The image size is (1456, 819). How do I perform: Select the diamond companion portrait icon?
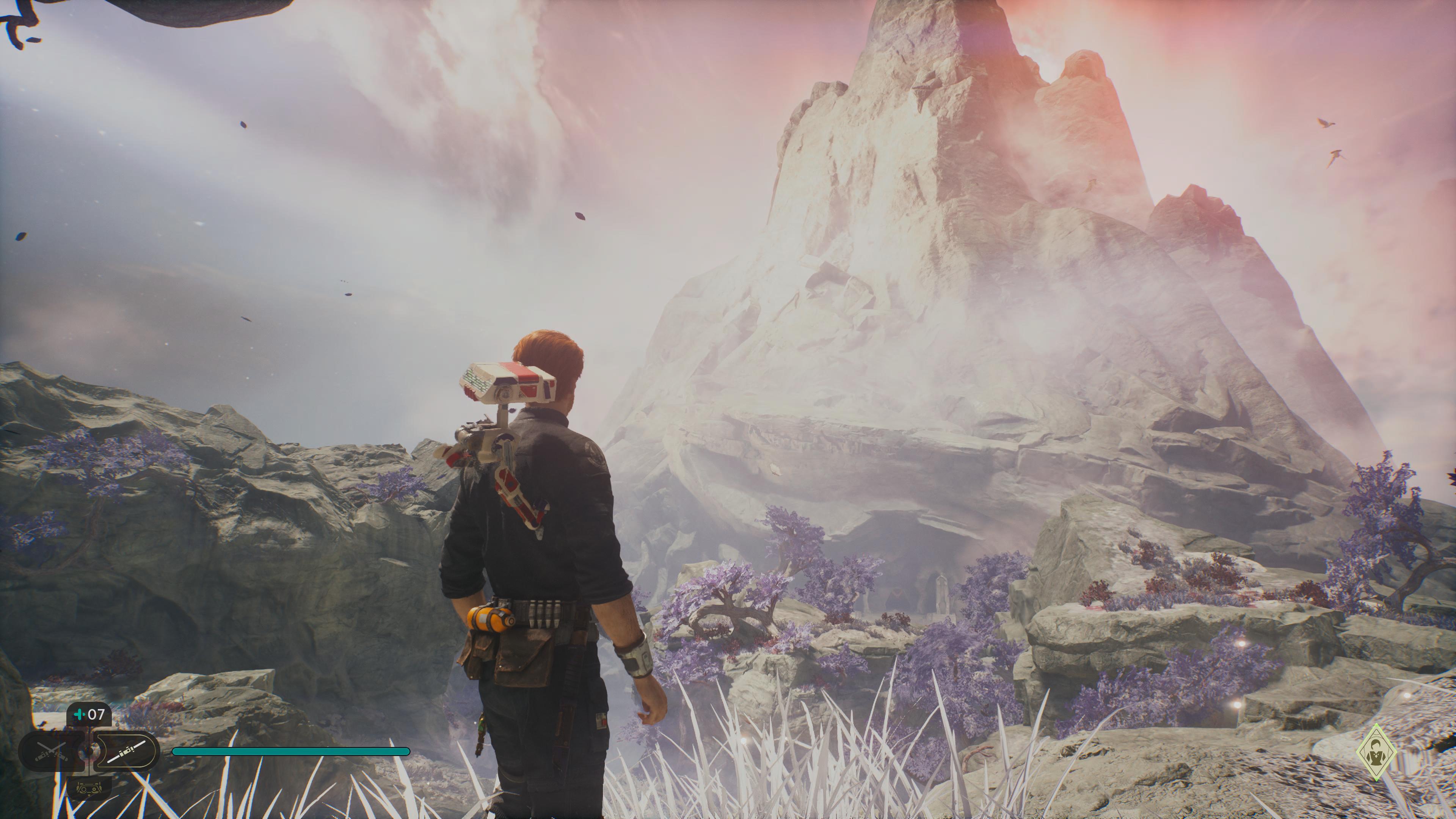point(1376,752)
